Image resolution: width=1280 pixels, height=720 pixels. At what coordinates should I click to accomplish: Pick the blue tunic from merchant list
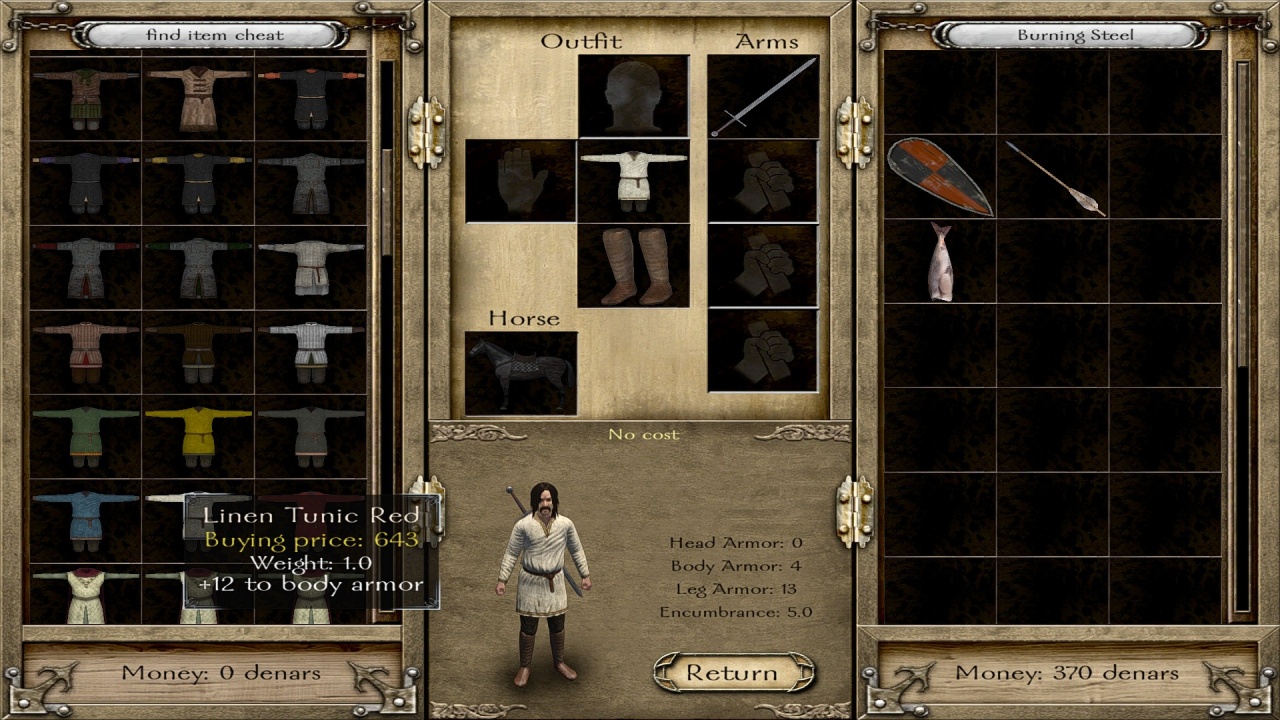point(85,520)
